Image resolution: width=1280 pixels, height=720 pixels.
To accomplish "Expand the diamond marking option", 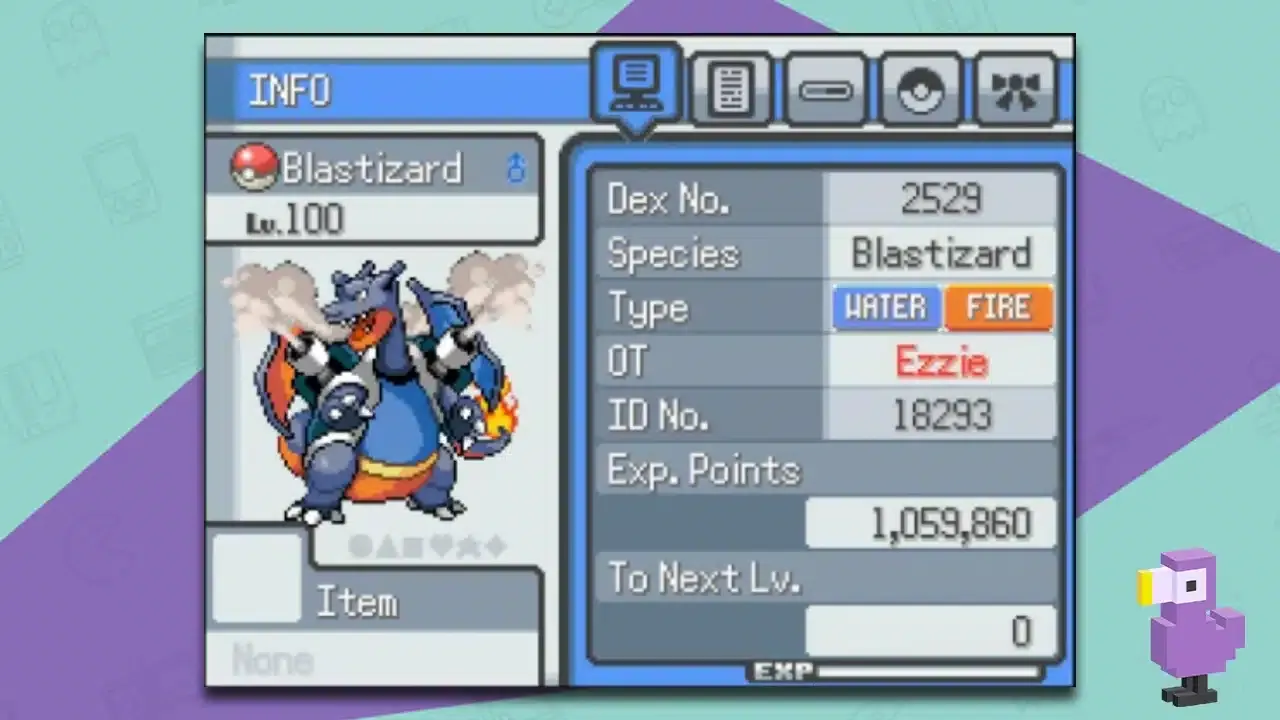I will click(x=494, y=546).
